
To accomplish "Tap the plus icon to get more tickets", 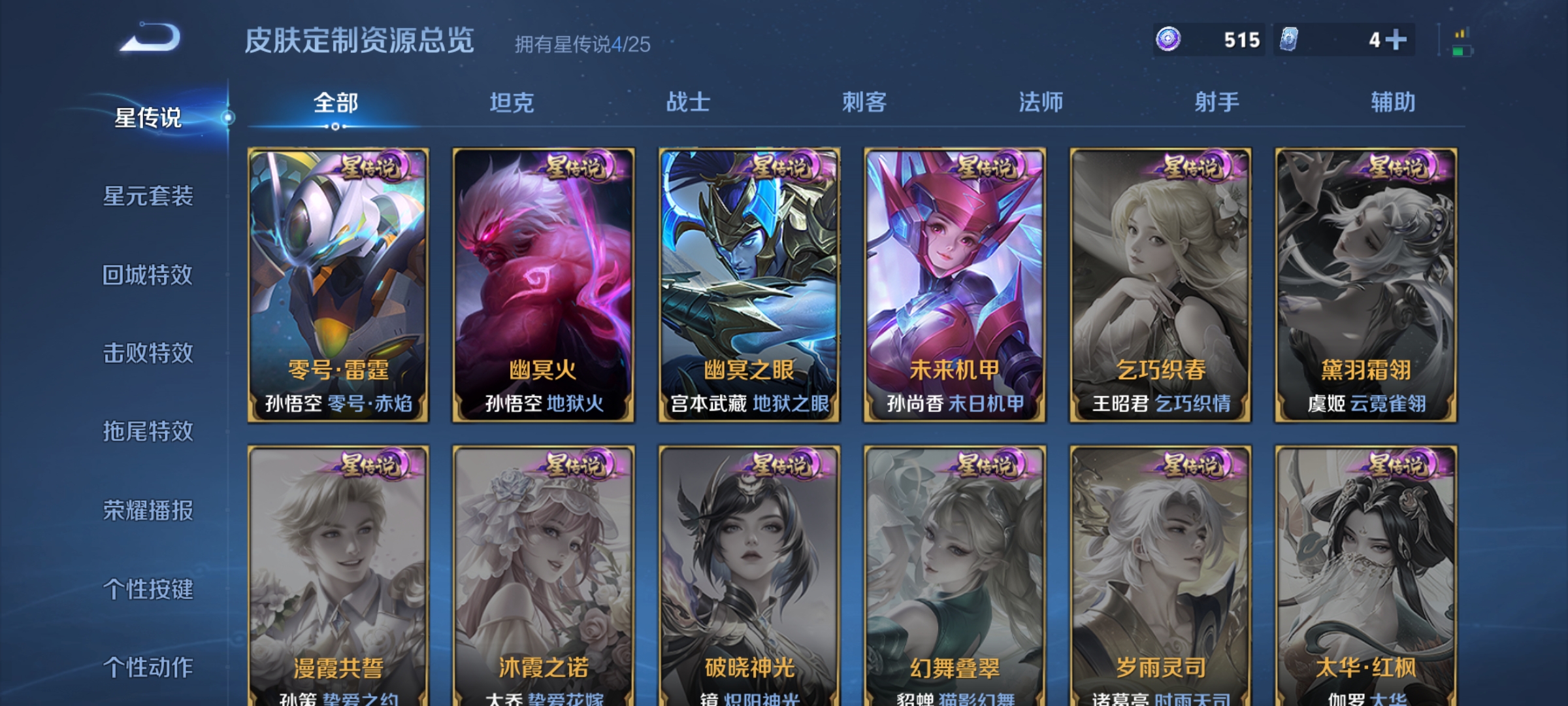I will tap(1395, 41).
